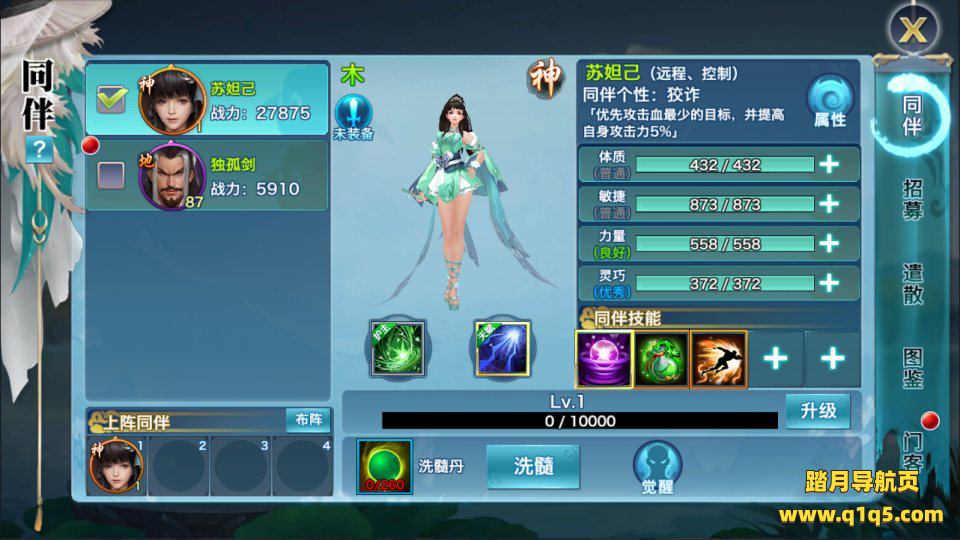Use the 洗髓 marrow cleanse button
960x540 pixels.
click(x=533, y=466)
